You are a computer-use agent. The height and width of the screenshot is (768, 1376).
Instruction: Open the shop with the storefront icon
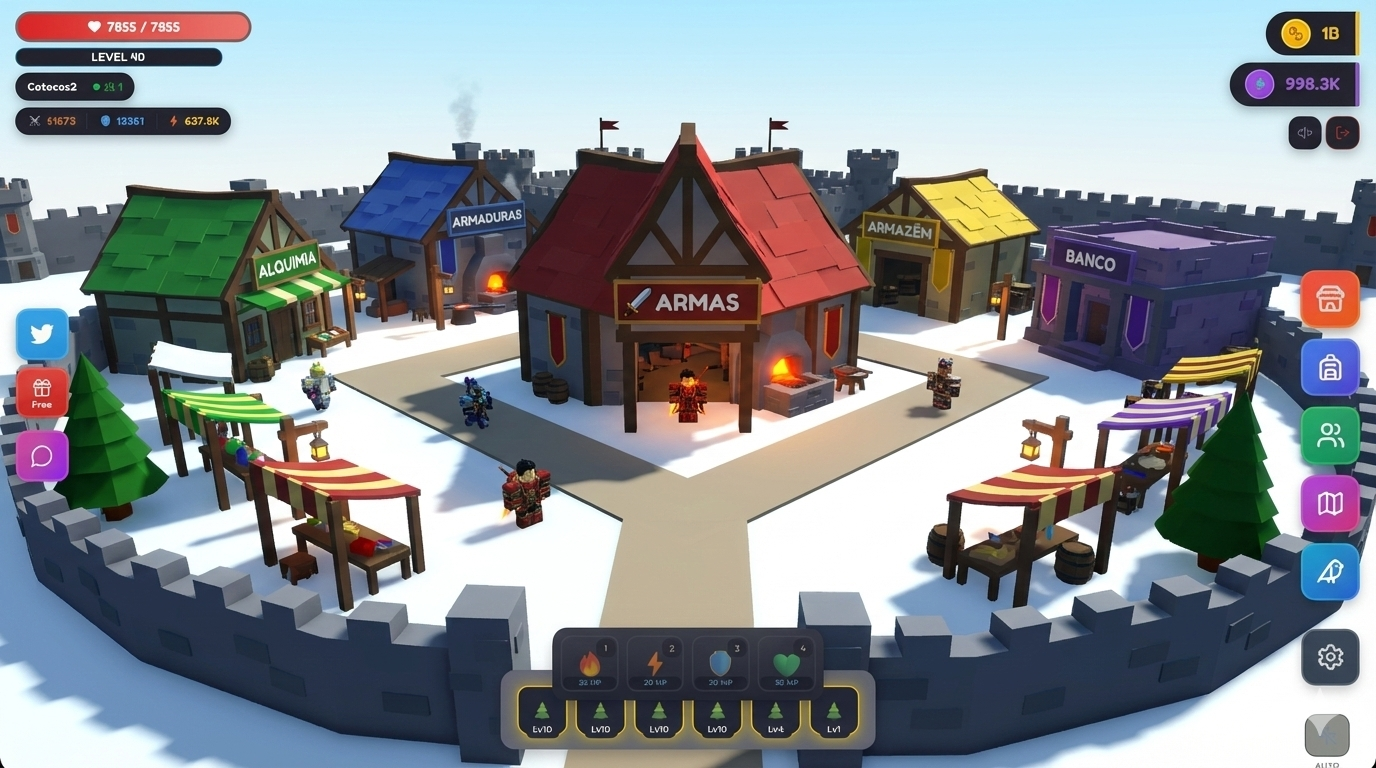click(1329, 298)
